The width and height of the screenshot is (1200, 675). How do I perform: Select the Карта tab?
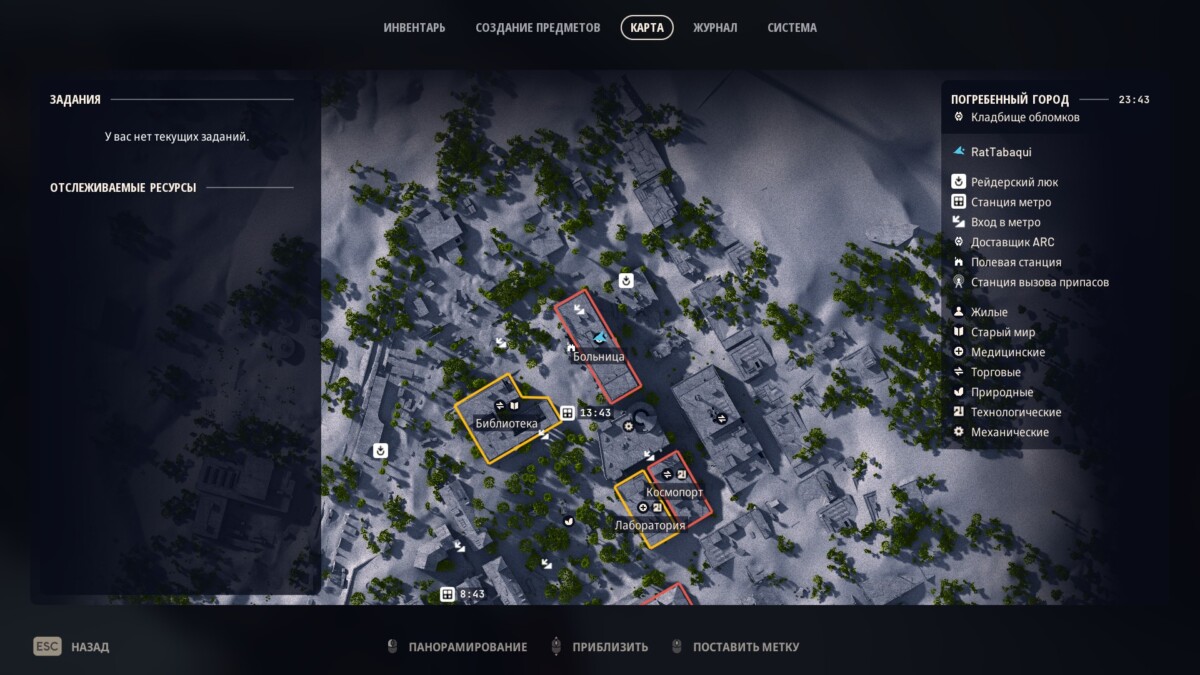[x=647, y=28]
